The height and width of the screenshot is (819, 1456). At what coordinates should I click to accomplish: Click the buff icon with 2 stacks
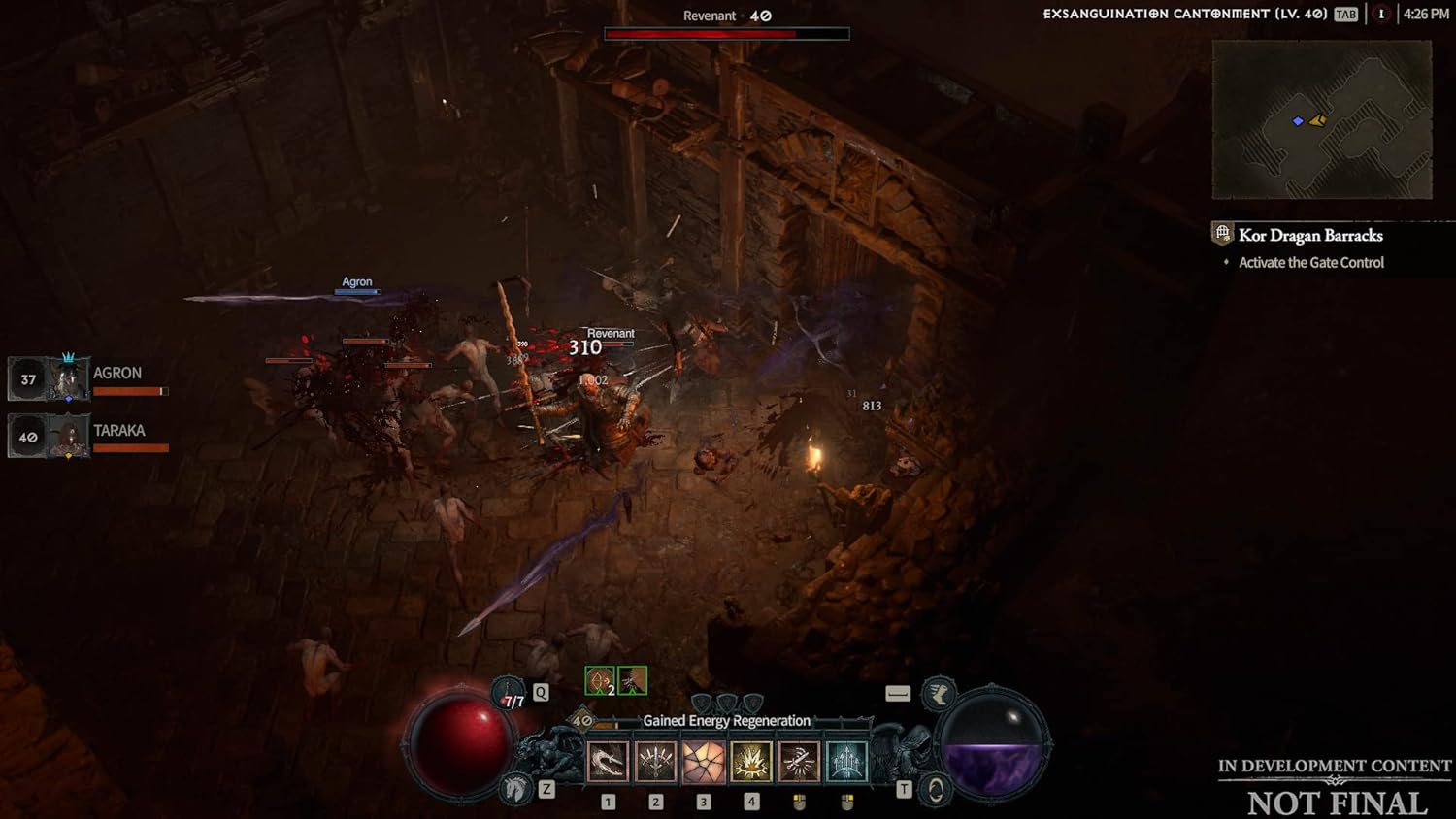[600, 680]
